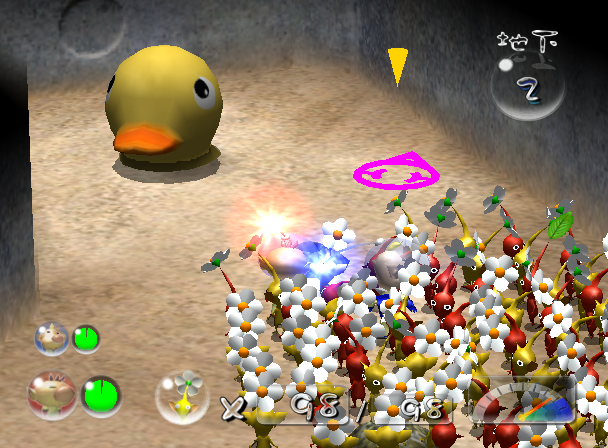Image resolution: width=608 pixels, height=448 pixels.
Task: Switch to the smaller Louie portrait bubble
Action: pyautogui.click(x=50, y=337)
